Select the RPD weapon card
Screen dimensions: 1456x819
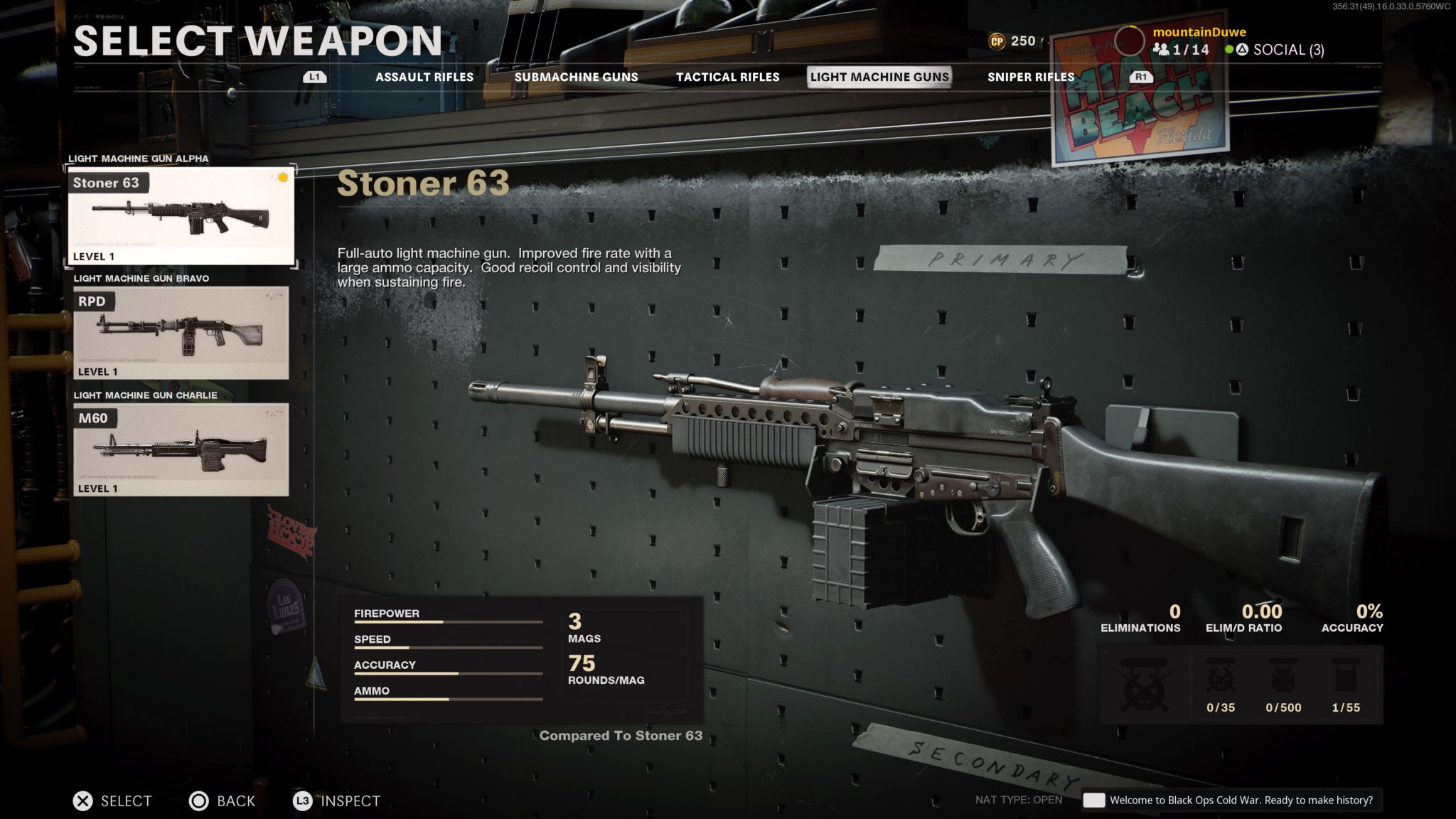181,333
